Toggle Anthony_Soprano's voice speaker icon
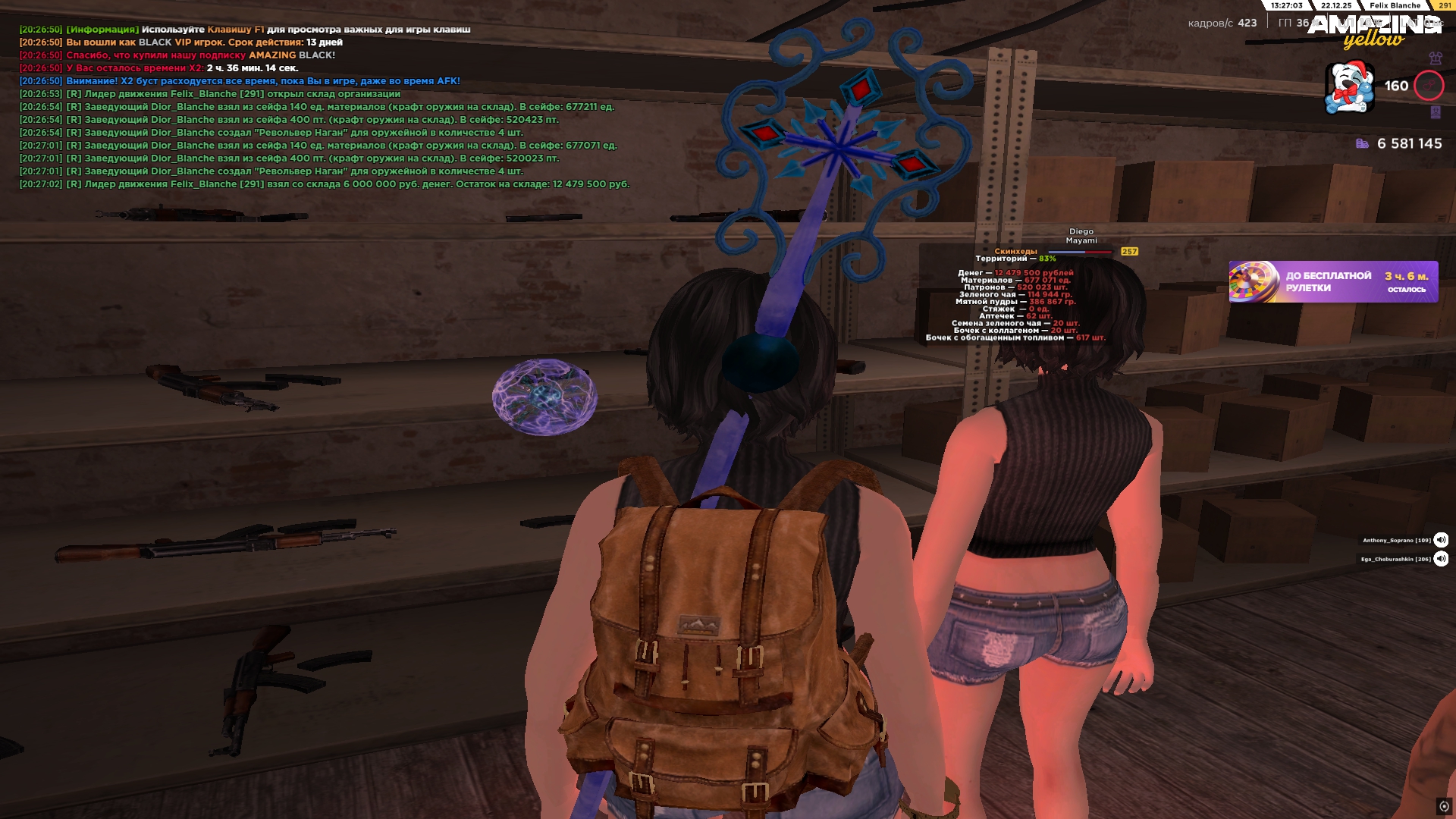The height and width of the screenshot is (819, 1456). point(1441,540)
